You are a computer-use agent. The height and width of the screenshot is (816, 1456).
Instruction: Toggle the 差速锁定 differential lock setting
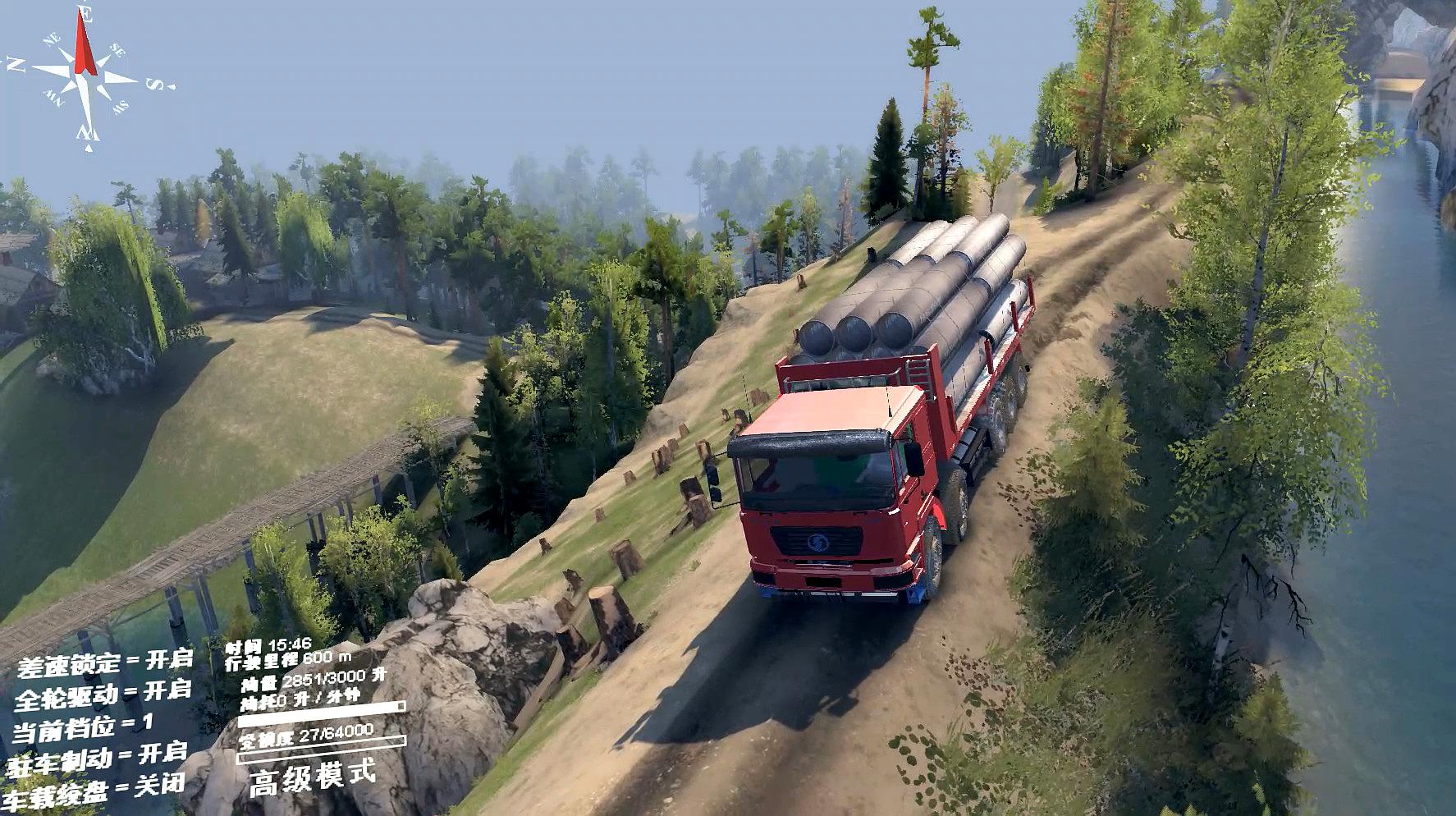pos(103,662)
